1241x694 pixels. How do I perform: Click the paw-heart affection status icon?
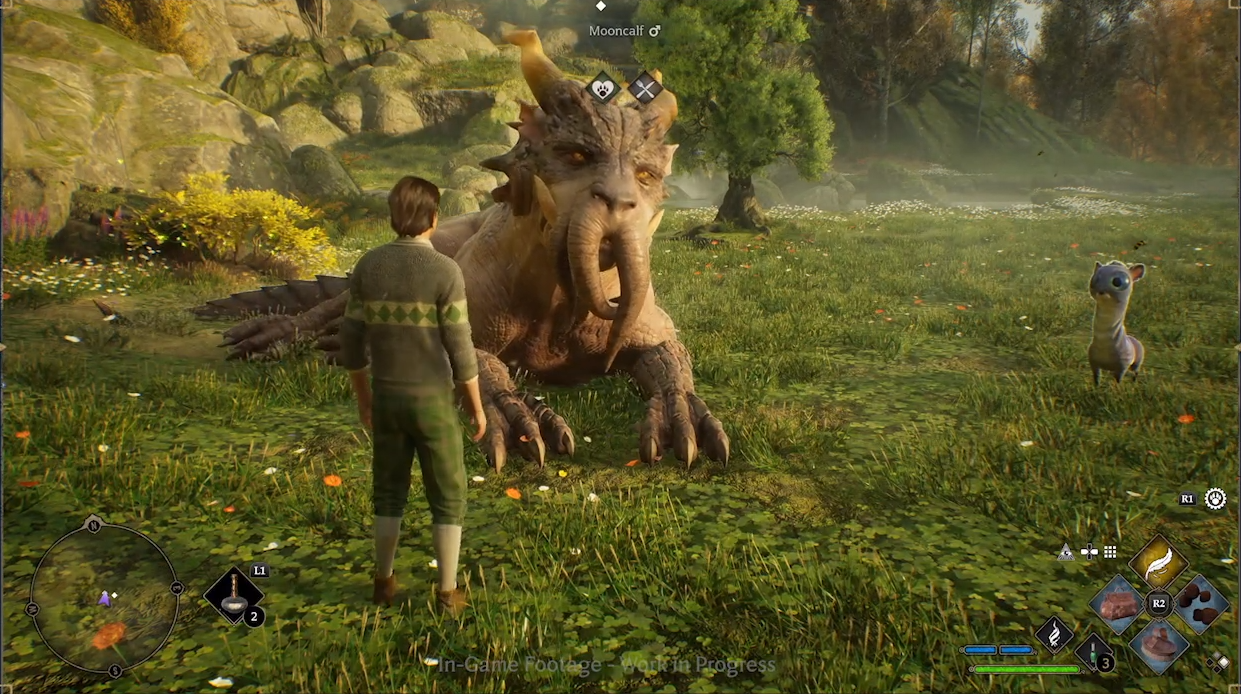tap(604, 88)
